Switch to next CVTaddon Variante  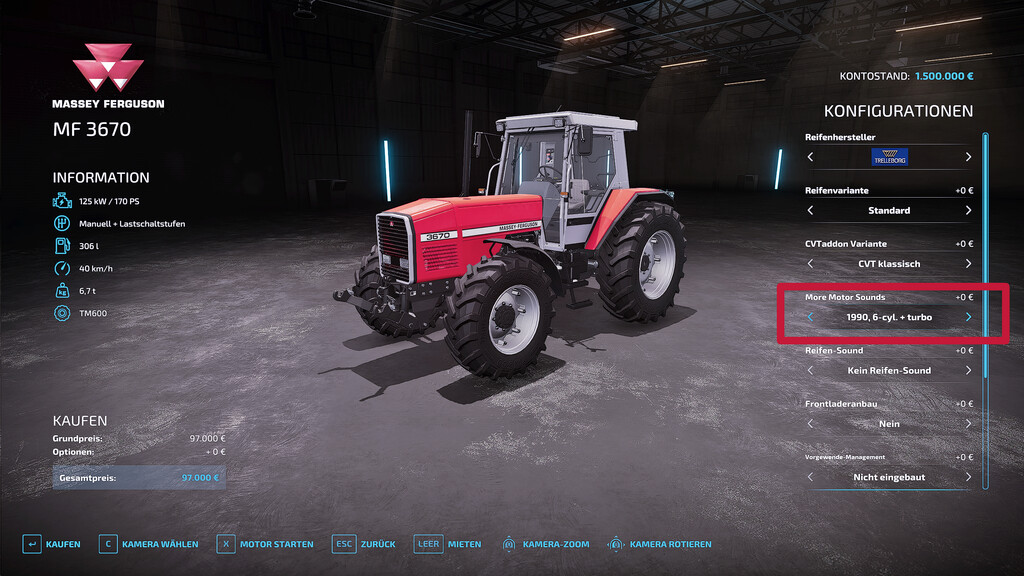968,264
